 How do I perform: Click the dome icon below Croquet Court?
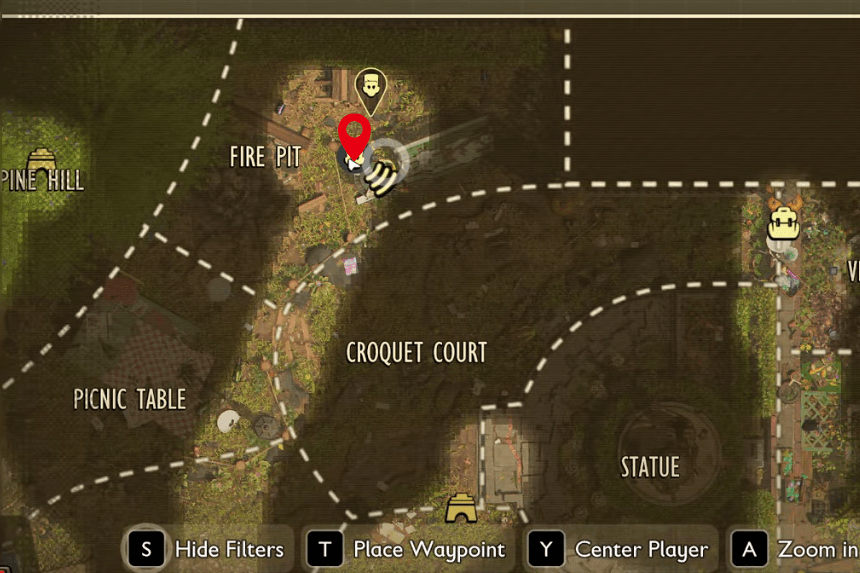coord(461,508)
